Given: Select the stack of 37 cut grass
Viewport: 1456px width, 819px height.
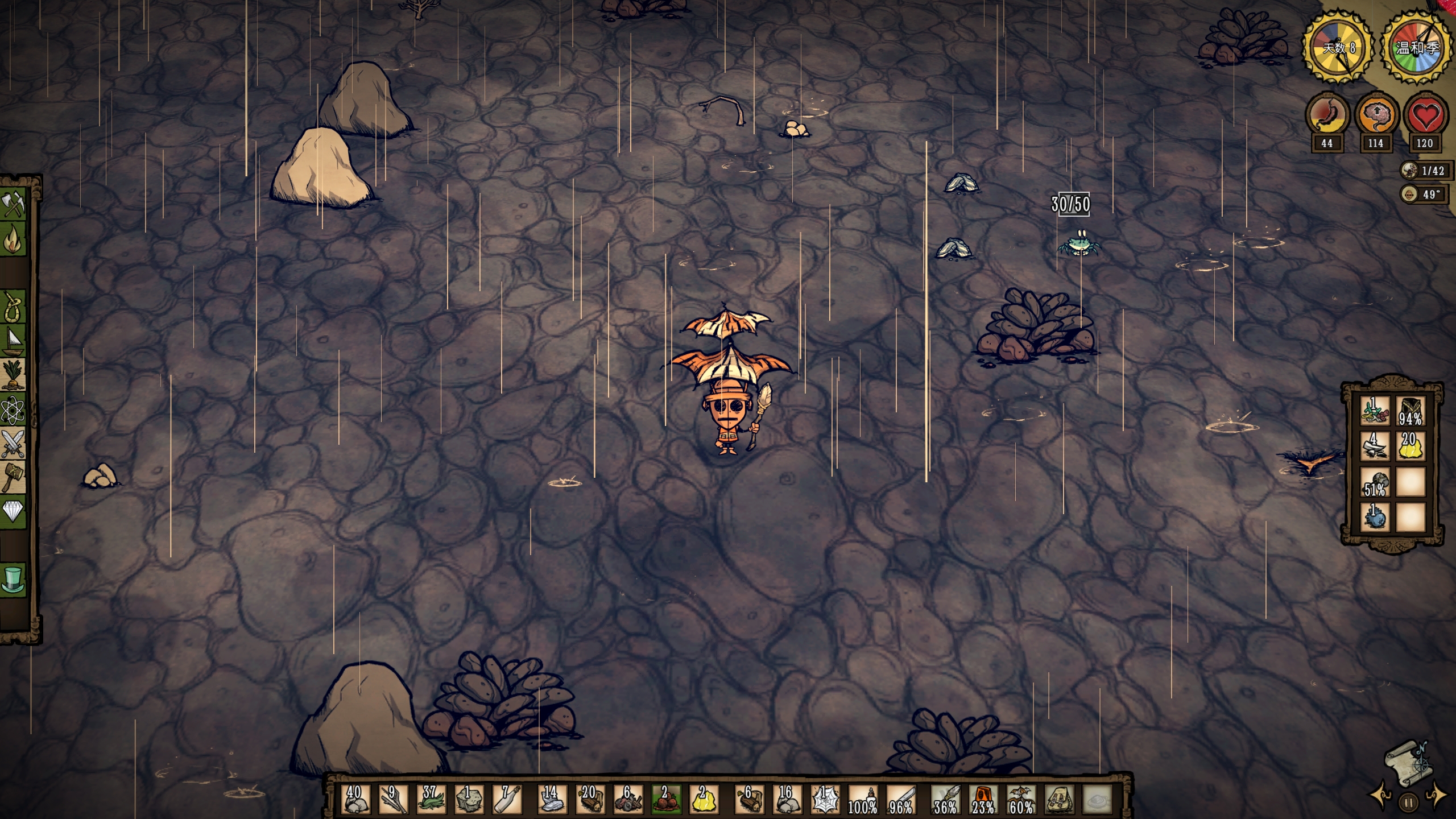Looking at the screenshot, I should click(x=430, y=799).
